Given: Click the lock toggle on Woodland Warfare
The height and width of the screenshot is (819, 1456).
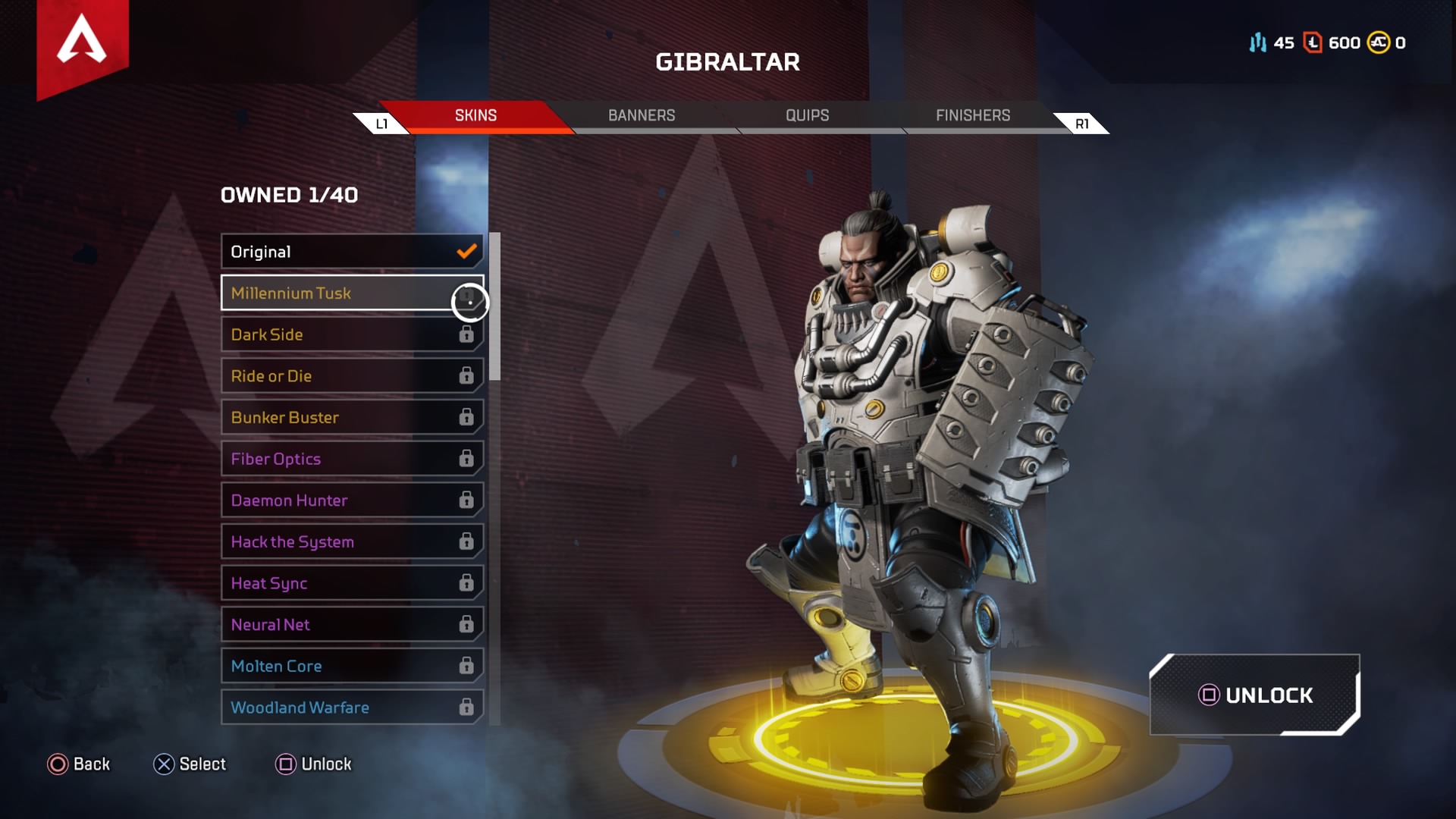Looking at the screenshot, I should tap(468, 707).
